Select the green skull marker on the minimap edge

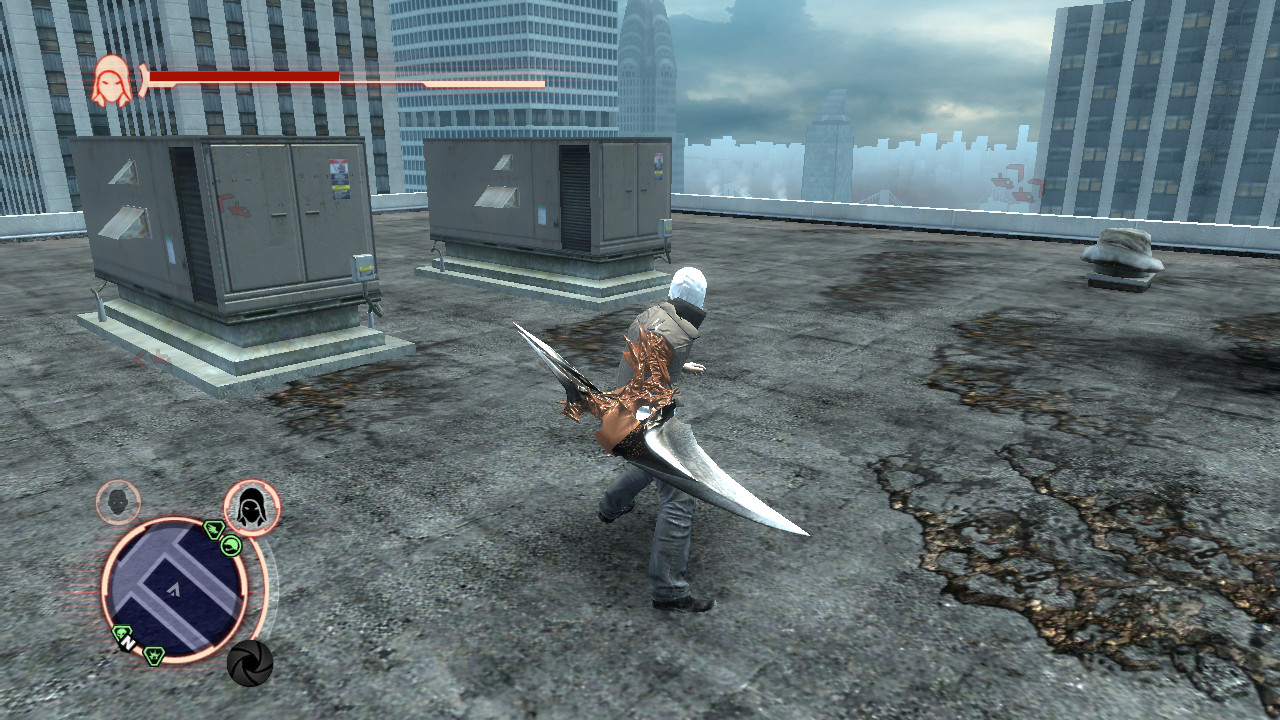tap(120, 632)
